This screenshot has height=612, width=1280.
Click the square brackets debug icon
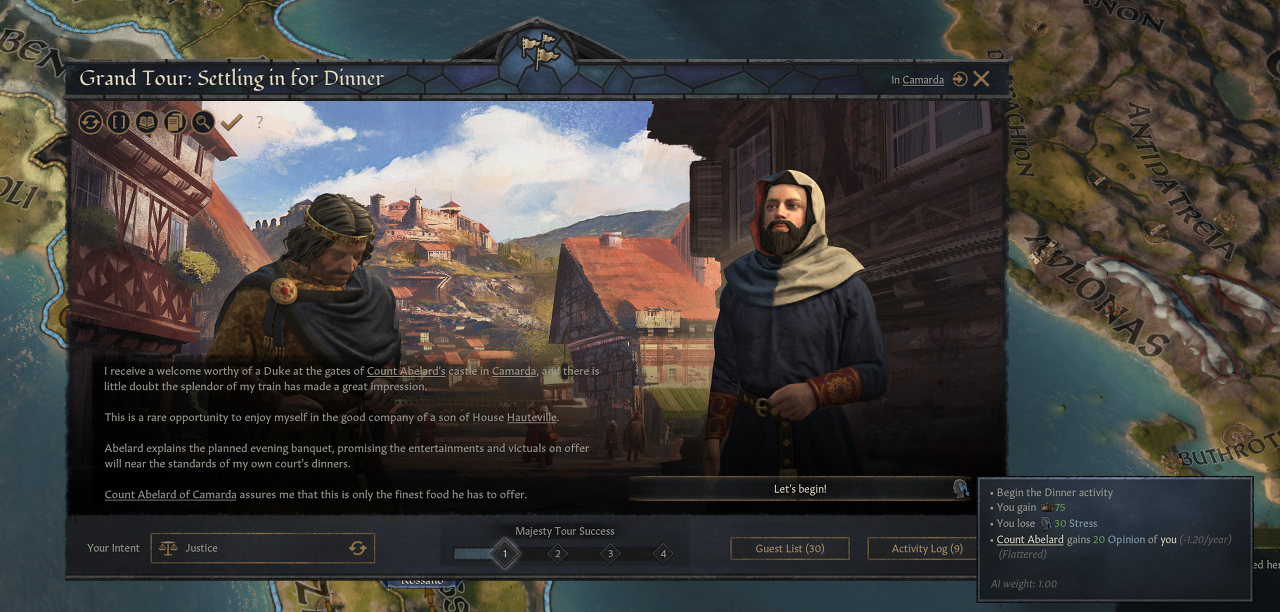coord(119,122)
